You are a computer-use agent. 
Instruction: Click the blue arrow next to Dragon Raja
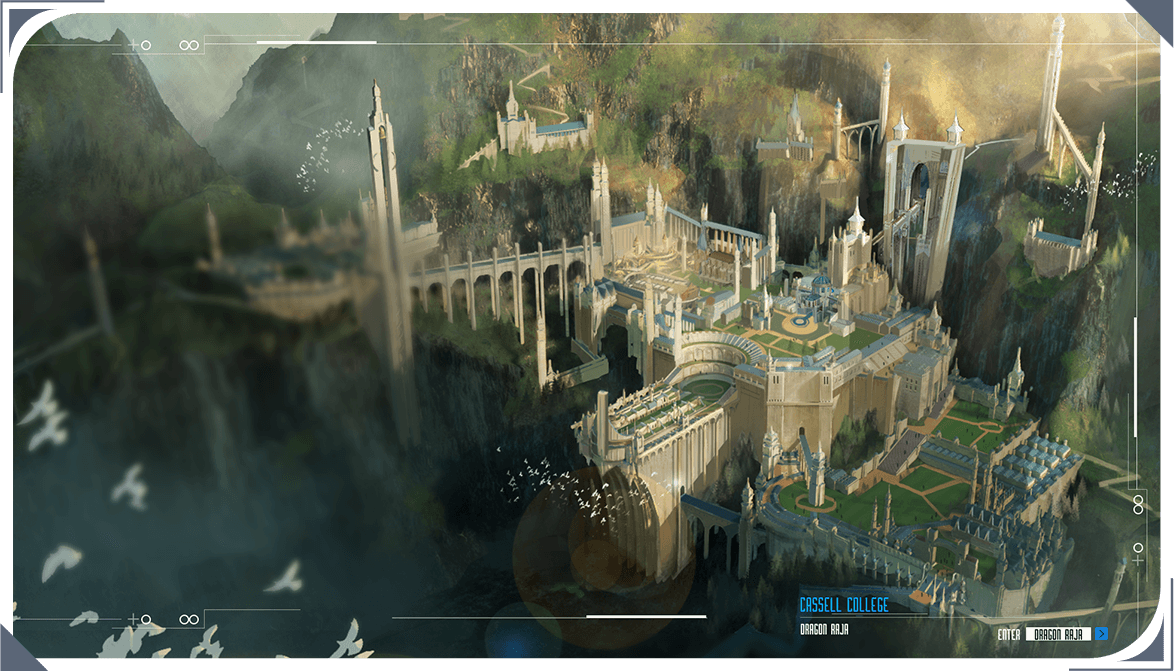1101,633
